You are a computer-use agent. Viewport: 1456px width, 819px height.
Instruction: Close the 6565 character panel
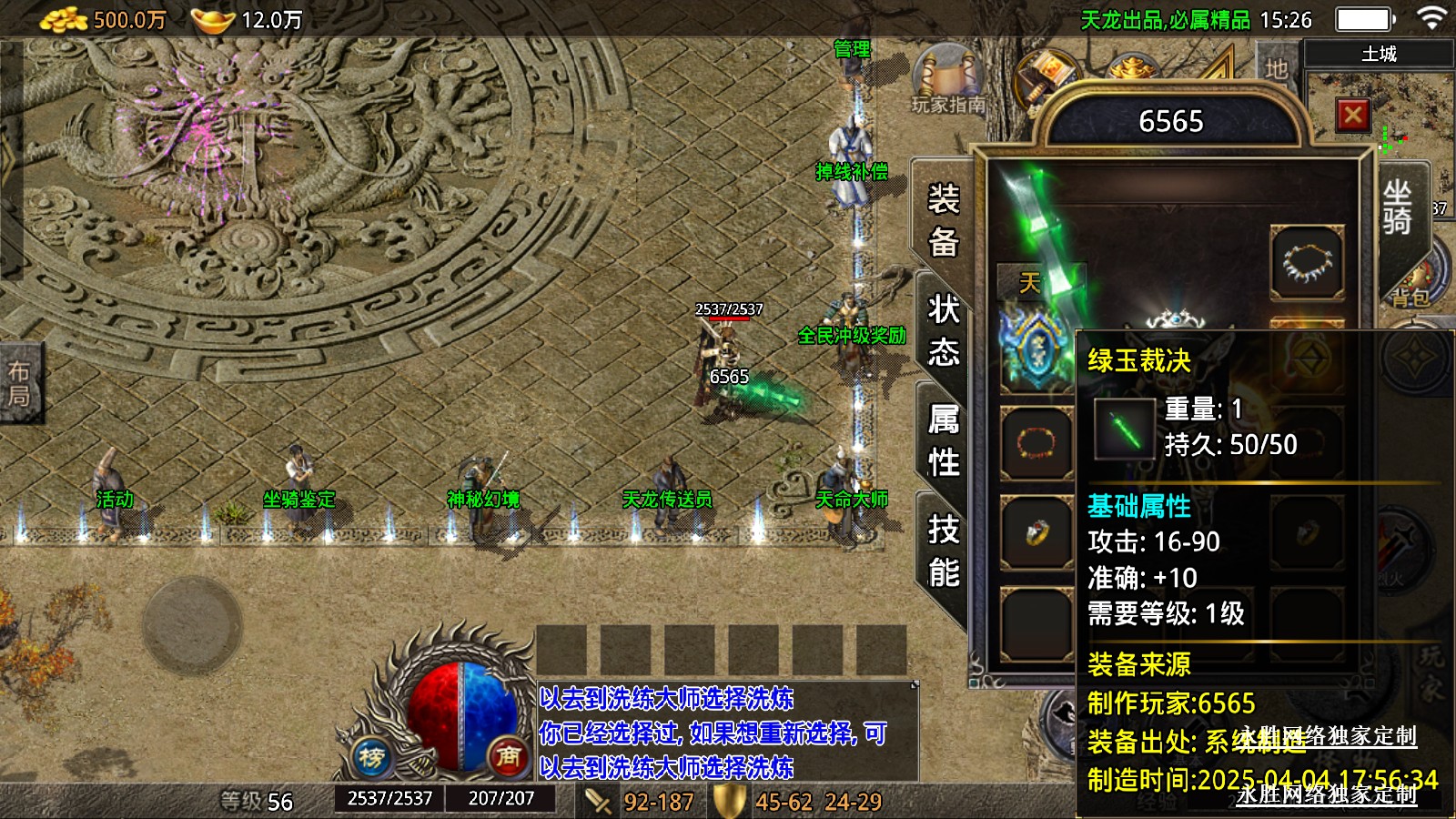[x=1352, y=115]
